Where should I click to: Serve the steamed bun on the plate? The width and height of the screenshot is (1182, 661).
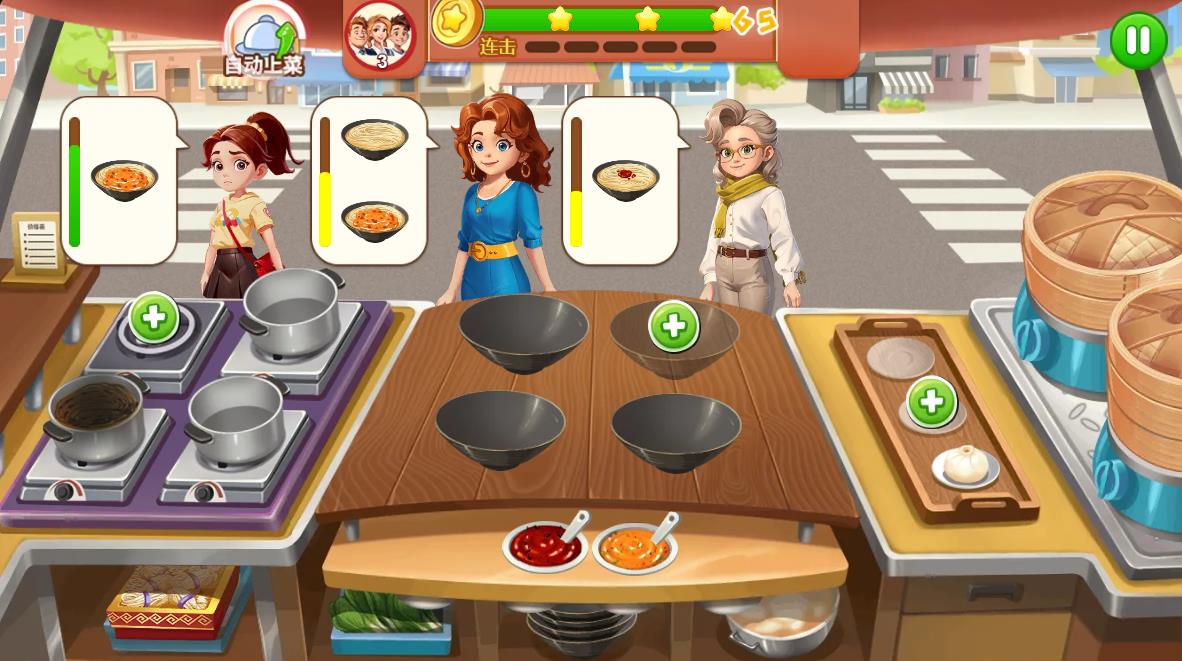(966, 465)
